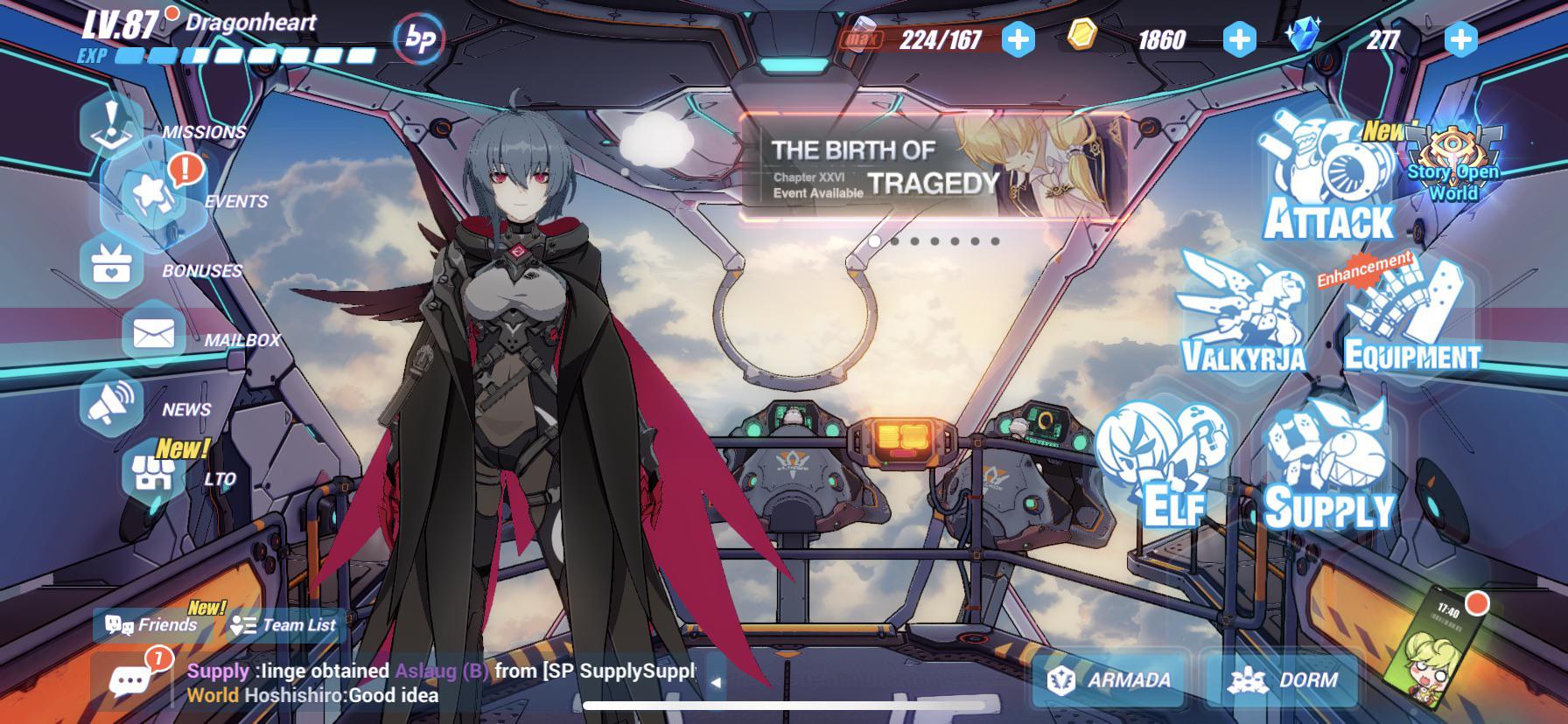
Task: Go to the Armada
Action: coord(1111,679)
